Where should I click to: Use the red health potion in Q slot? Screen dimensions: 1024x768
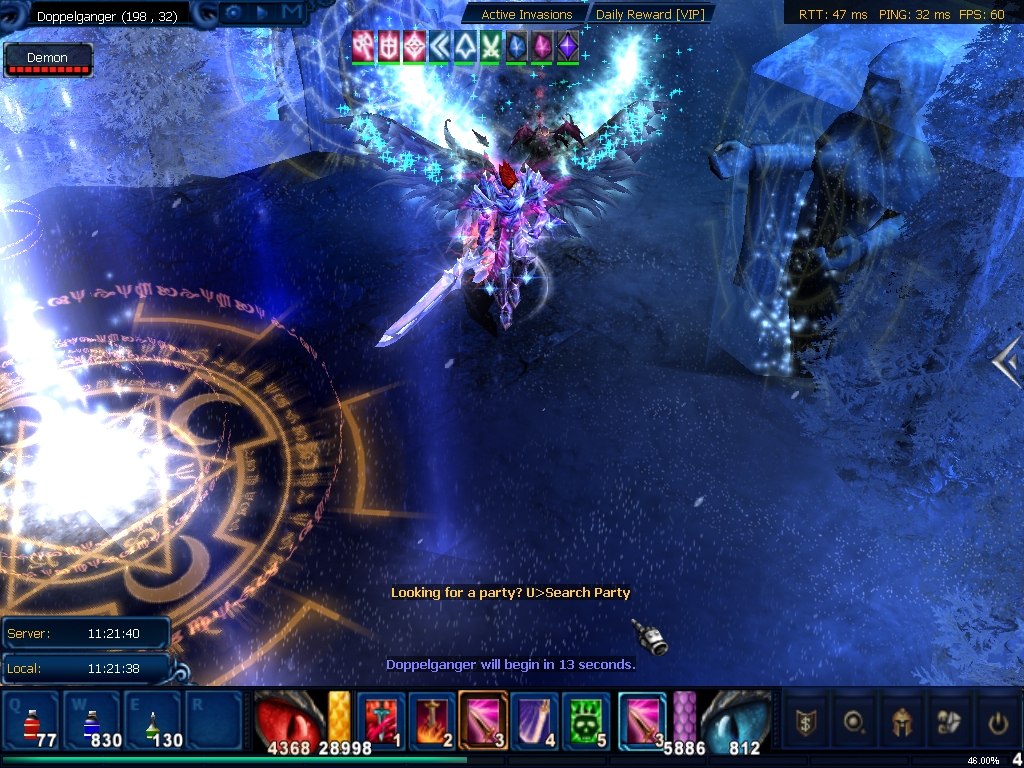(x=32, y=719)
